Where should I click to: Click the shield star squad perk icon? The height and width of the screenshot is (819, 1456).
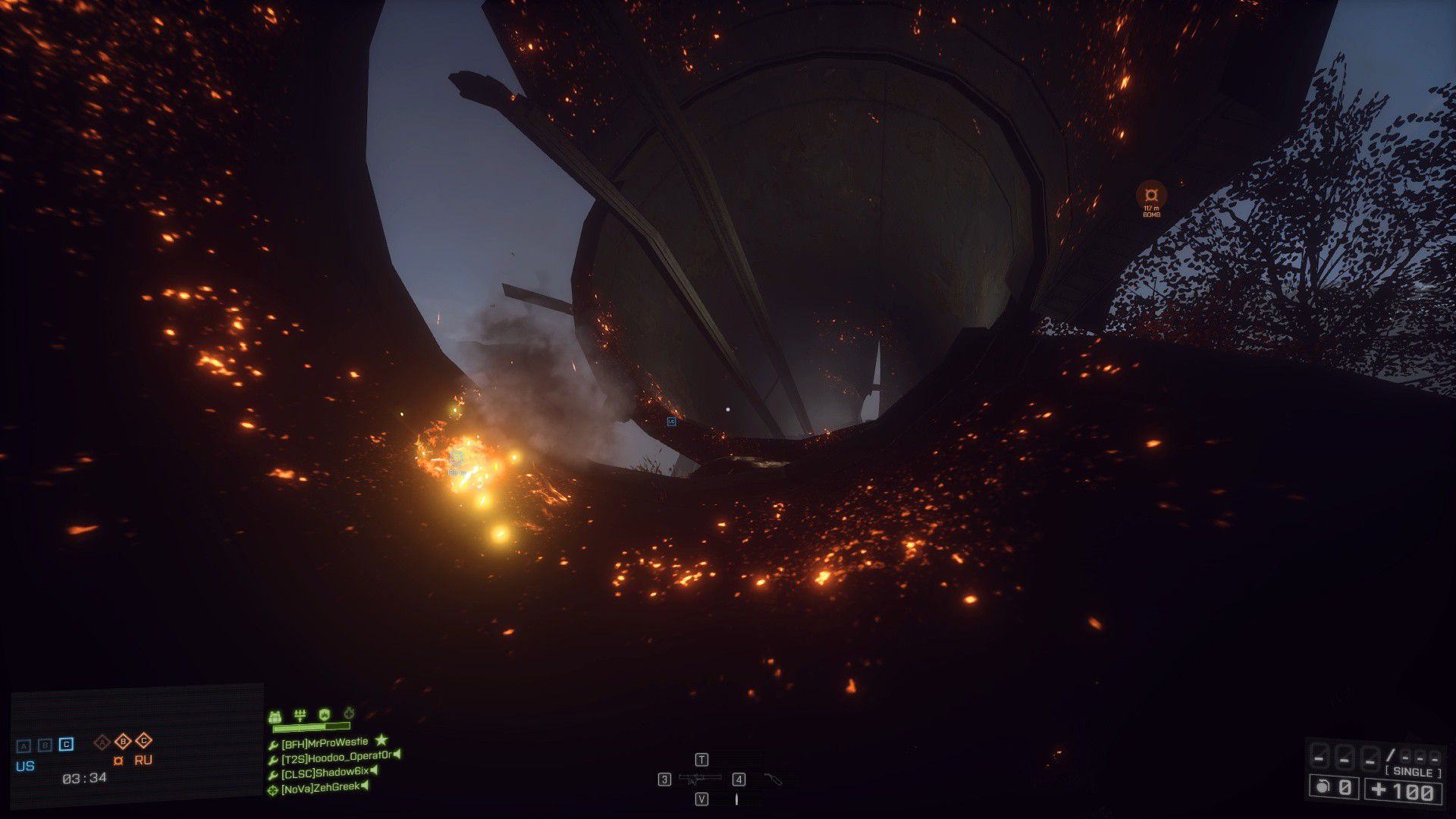click(x=325, y=714)
